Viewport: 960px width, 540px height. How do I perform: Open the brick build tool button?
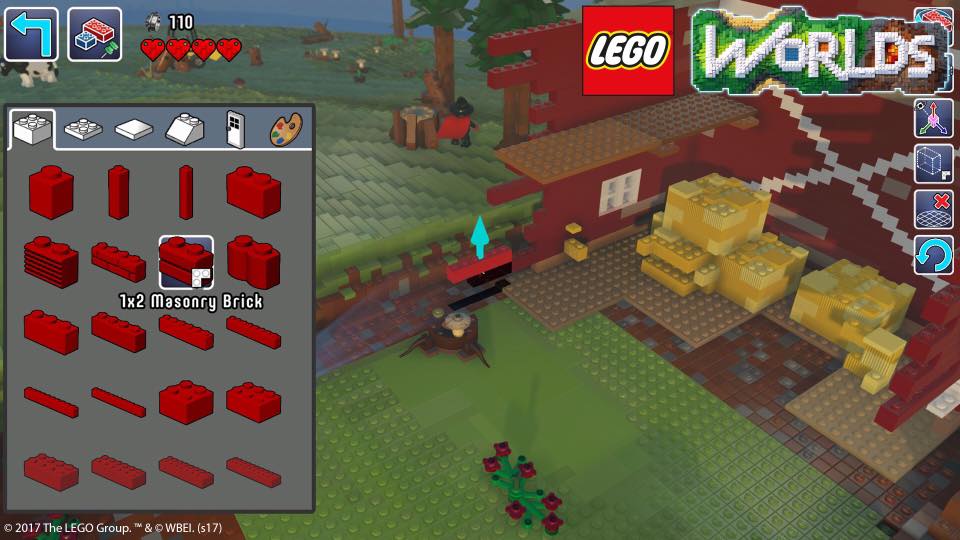95,35
